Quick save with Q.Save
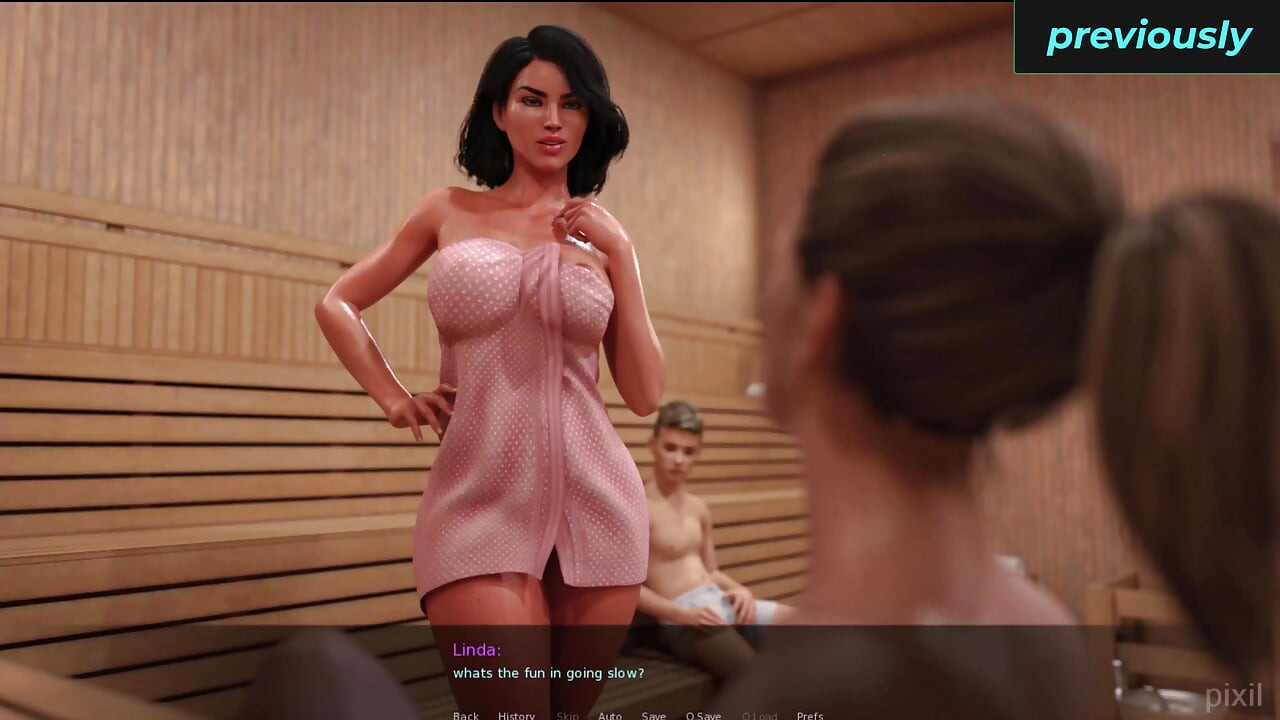 click(703, 715)
